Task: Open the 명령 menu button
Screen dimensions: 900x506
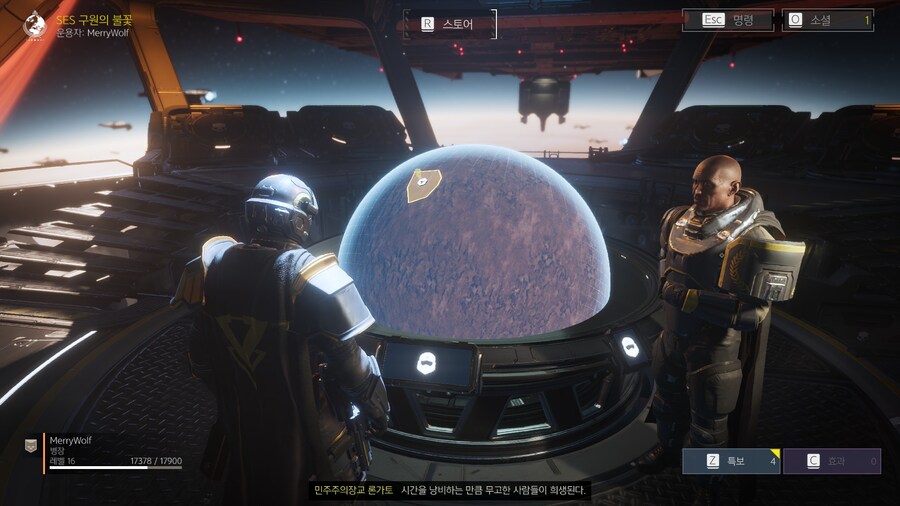Action: [727, 20]
